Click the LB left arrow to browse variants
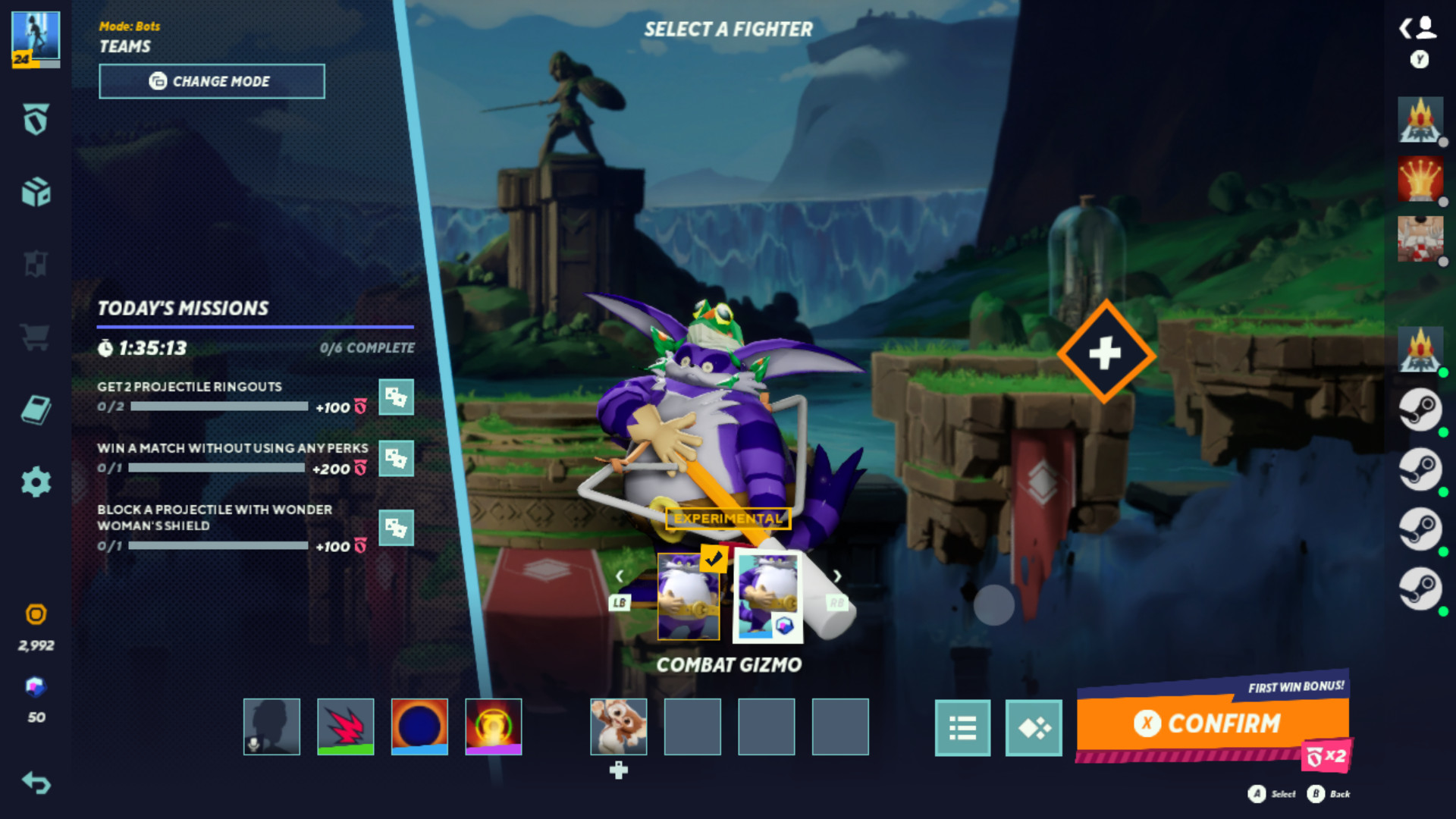Viewport: 1456px width, 819px height. (x=620, y=575)
